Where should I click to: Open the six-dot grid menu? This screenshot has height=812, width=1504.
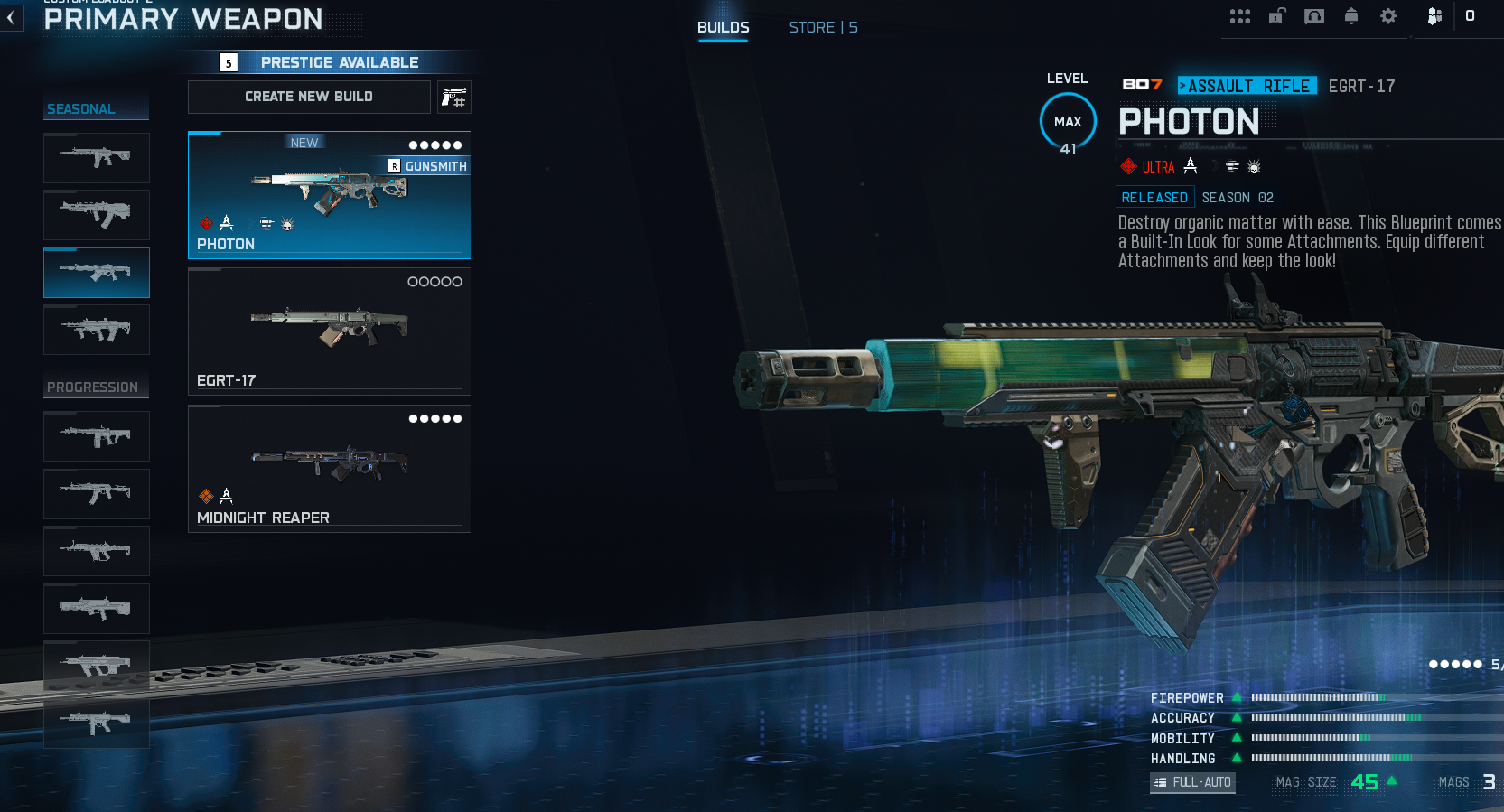1239,16
